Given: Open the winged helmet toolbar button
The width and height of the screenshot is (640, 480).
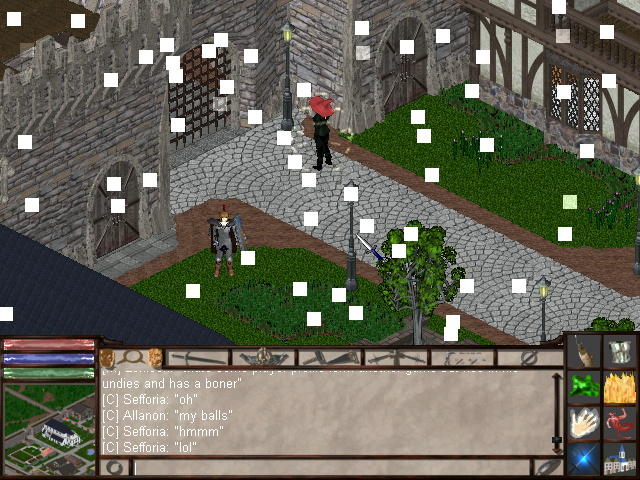Looking at the screenshot, I should [262, 357].
